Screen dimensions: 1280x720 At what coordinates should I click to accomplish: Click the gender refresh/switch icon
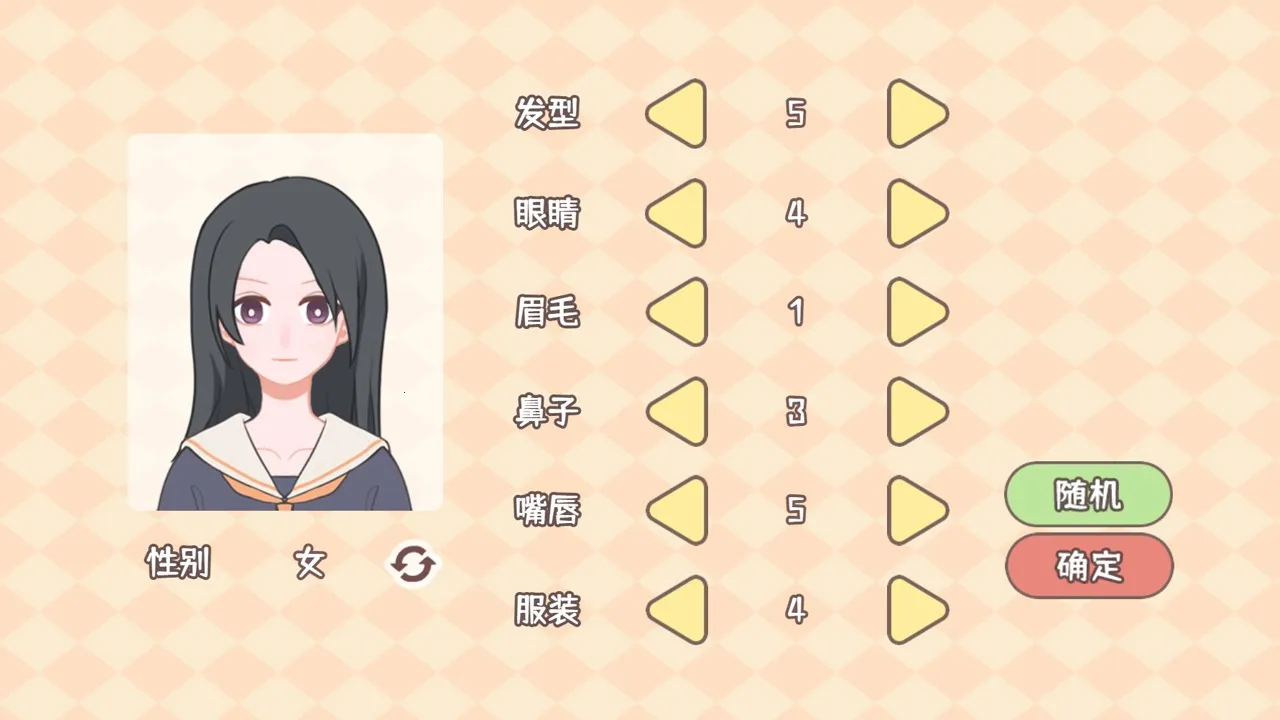(x=412, y=564)
